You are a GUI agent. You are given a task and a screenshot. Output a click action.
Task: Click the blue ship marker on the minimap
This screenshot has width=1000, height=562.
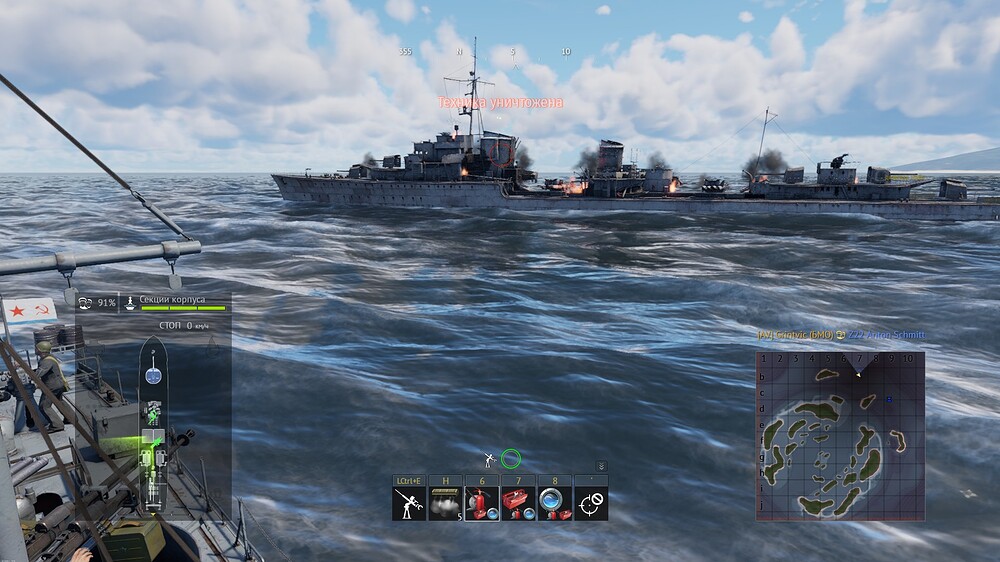point(889,400)
